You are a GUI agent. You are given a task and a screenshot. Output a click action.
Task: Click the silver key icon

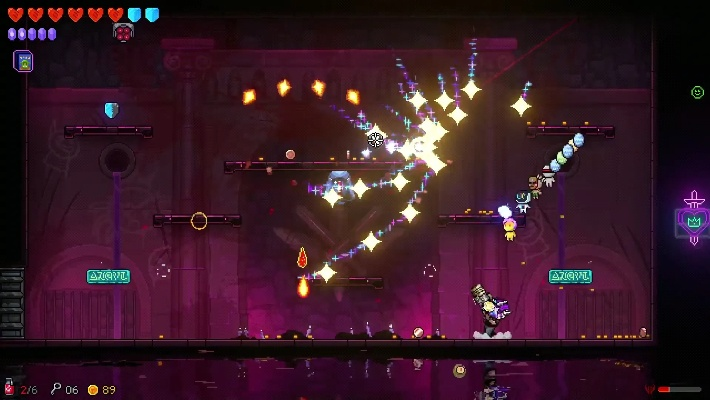(56, 389)
